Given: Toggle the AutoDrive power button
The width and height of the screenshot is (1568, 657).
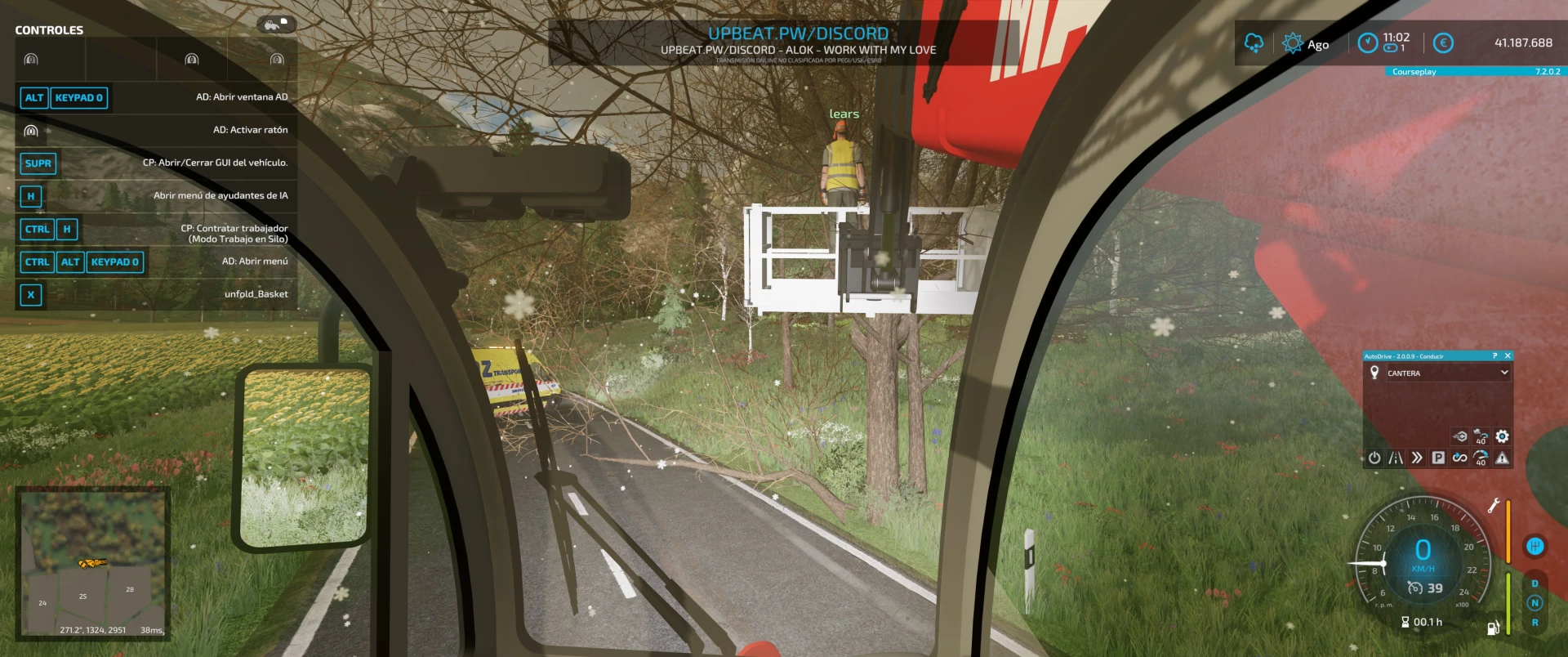Looking at the screenshot, I should pos(1374,458).
